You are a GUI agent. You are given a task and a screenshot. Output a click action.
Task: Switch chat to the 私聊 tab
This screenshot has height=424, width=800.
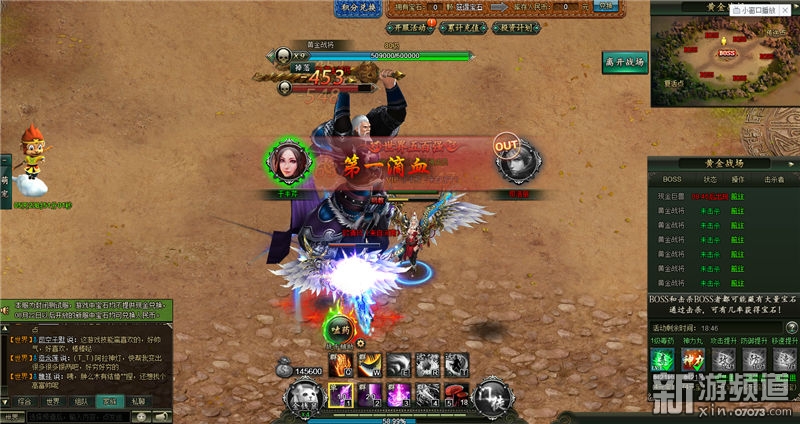[138, 400]
